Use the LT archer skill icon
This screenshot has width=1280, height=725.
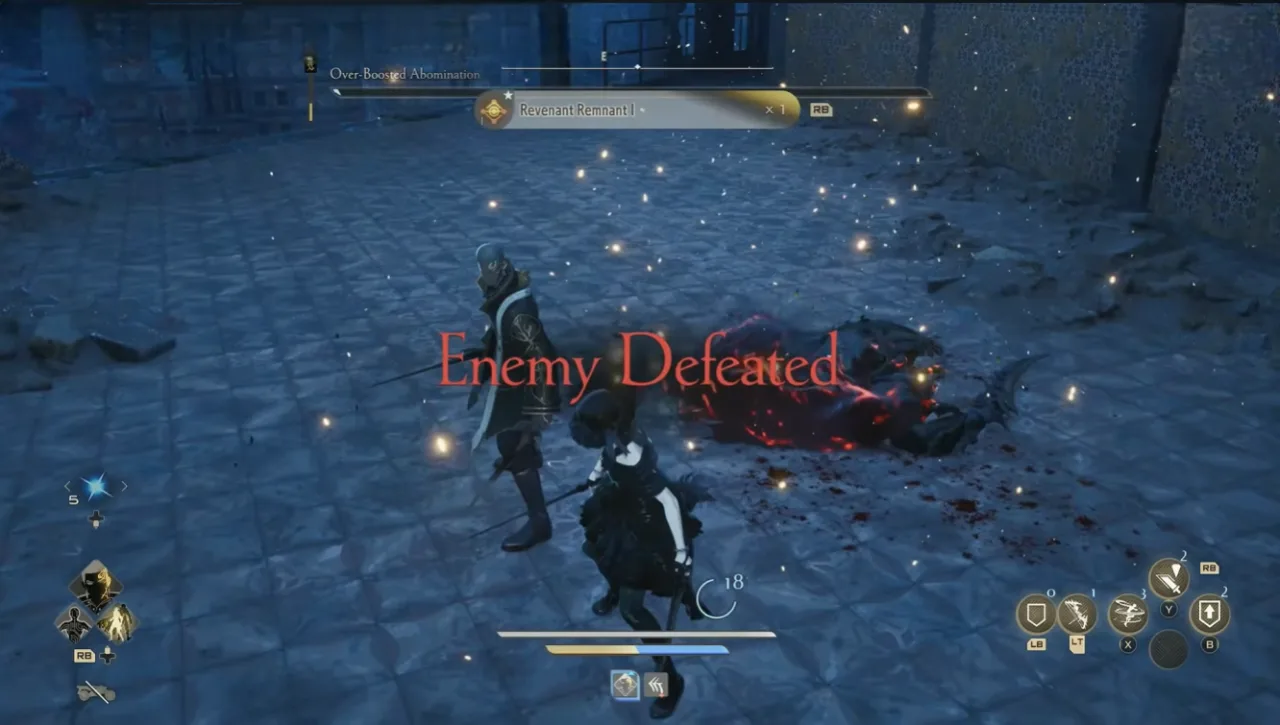click(x=1075, y=614)
